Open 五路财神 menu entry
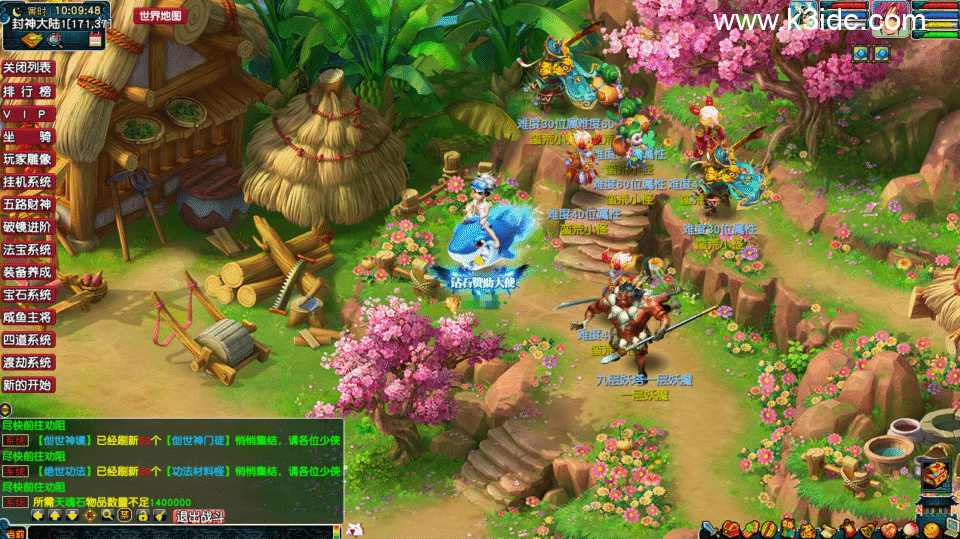The width and height of the screenshot is (960, 539). click(27, 204)
